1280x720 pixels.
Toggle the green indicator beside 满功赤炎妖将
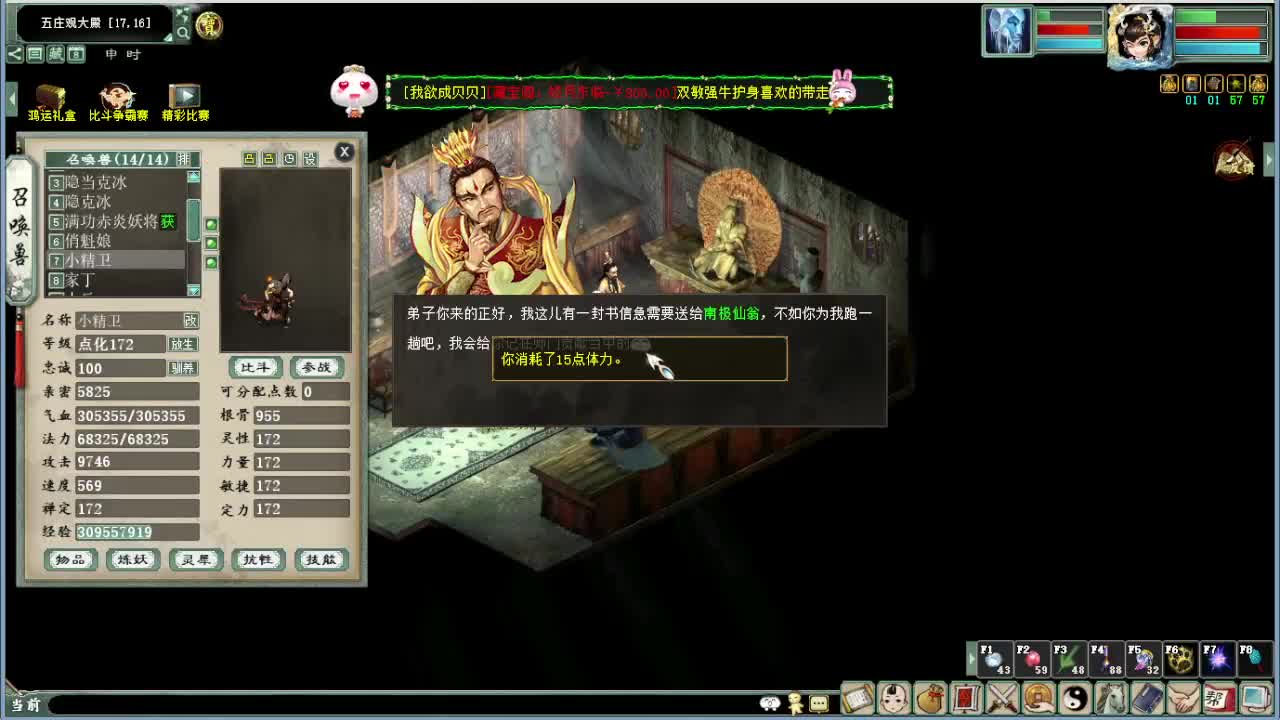tap(211, 223)
